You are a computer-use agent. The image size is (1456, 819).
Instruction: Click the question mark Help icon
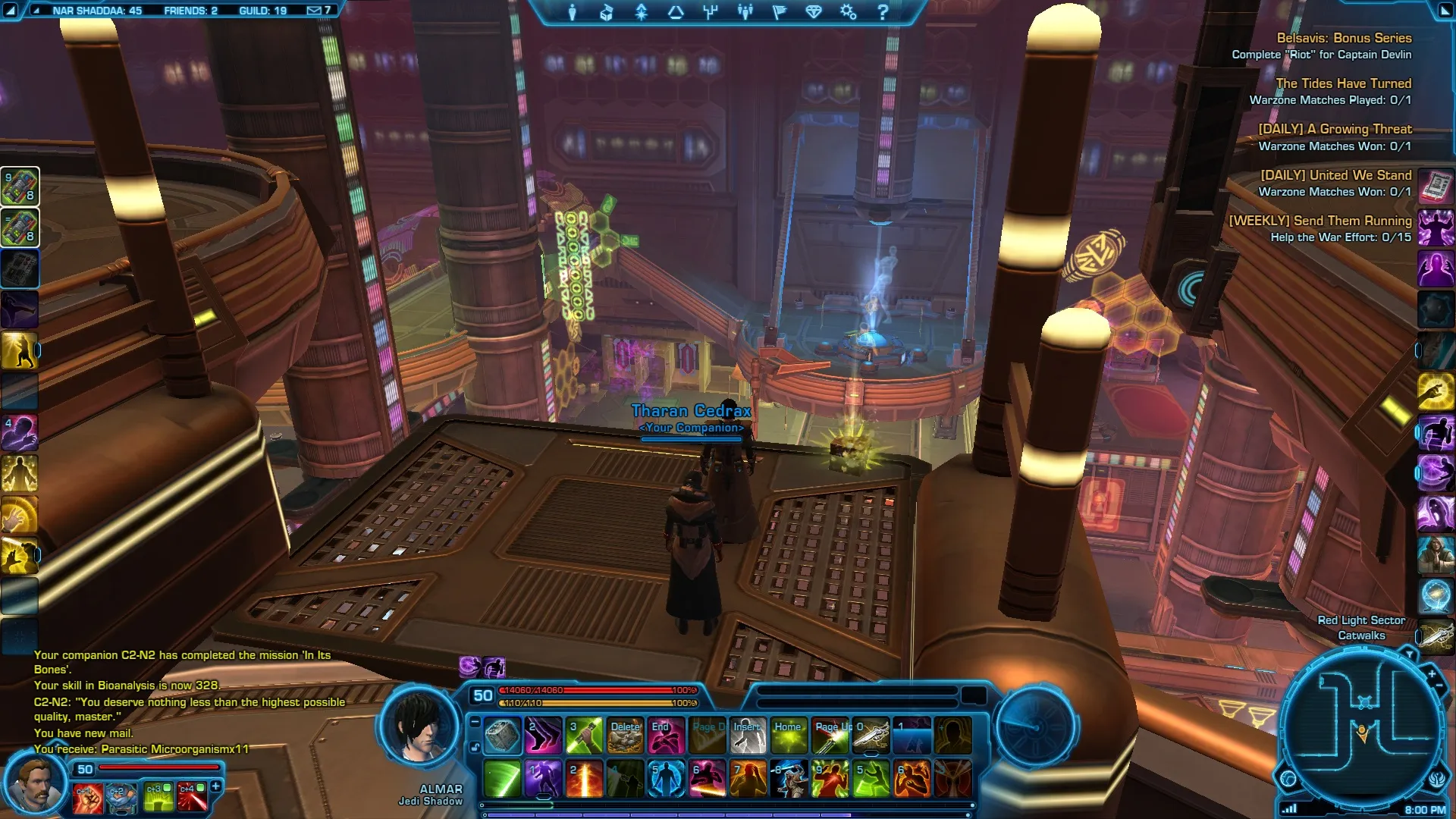coord(883,12)
